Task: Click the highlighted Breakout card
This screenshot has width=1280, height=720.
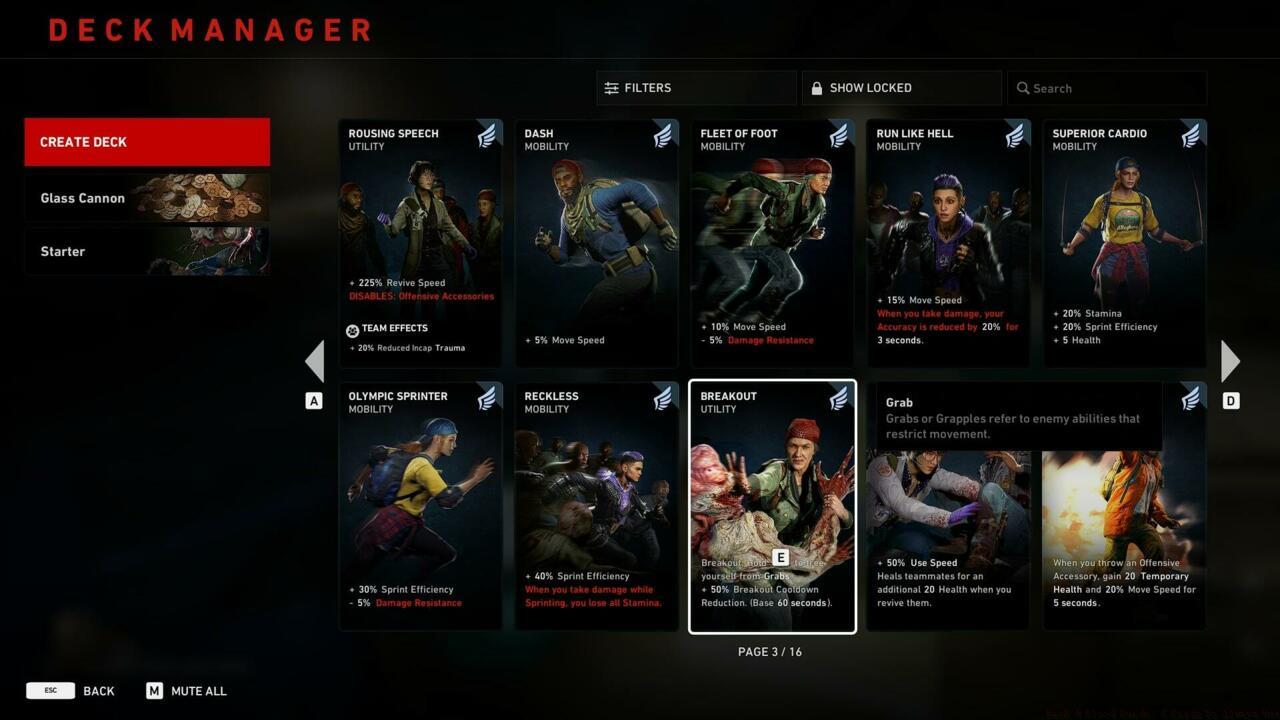Action: point(772,506)
